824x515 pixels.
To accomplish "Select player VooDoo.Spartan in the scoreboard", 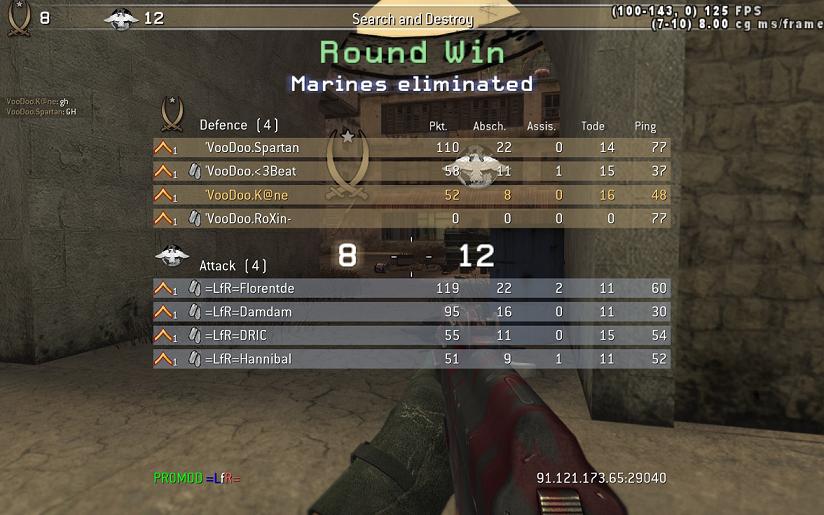I will (253, 148).
